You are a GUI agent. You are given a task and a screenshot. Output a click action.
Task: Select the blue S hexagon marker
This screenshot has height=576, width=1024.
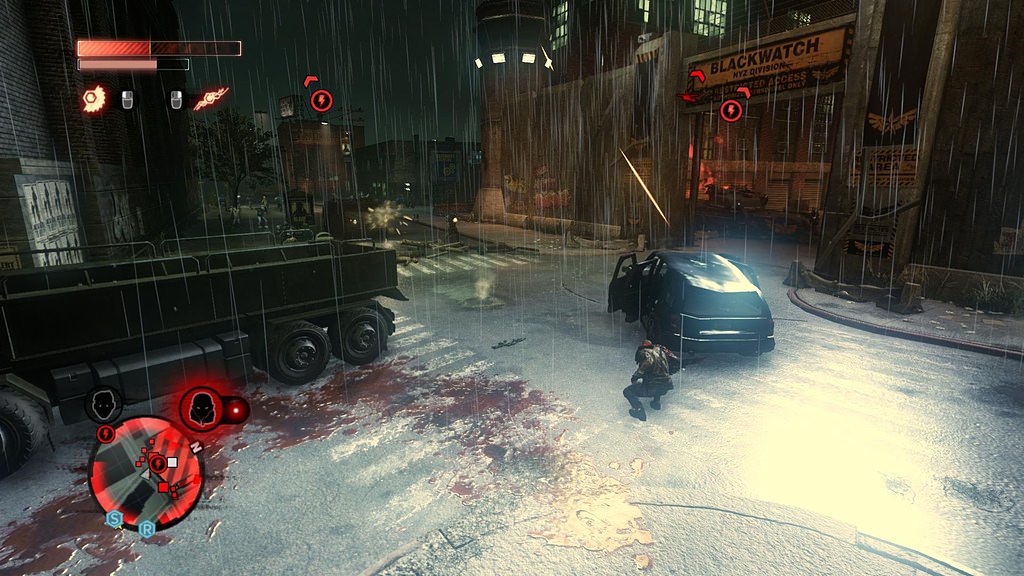(114, 519)
